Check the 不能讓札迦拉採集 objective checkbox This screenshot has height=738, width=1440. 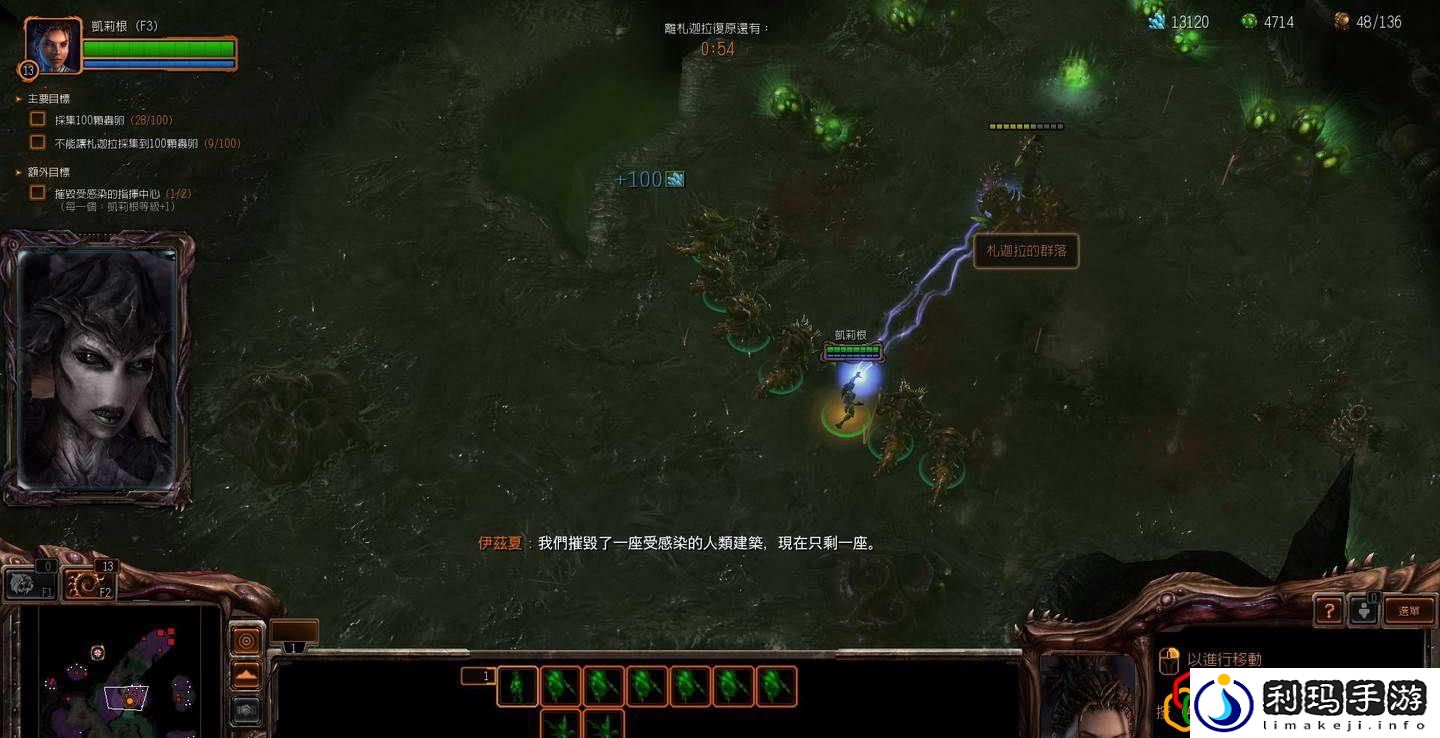[x=36, y=142]
